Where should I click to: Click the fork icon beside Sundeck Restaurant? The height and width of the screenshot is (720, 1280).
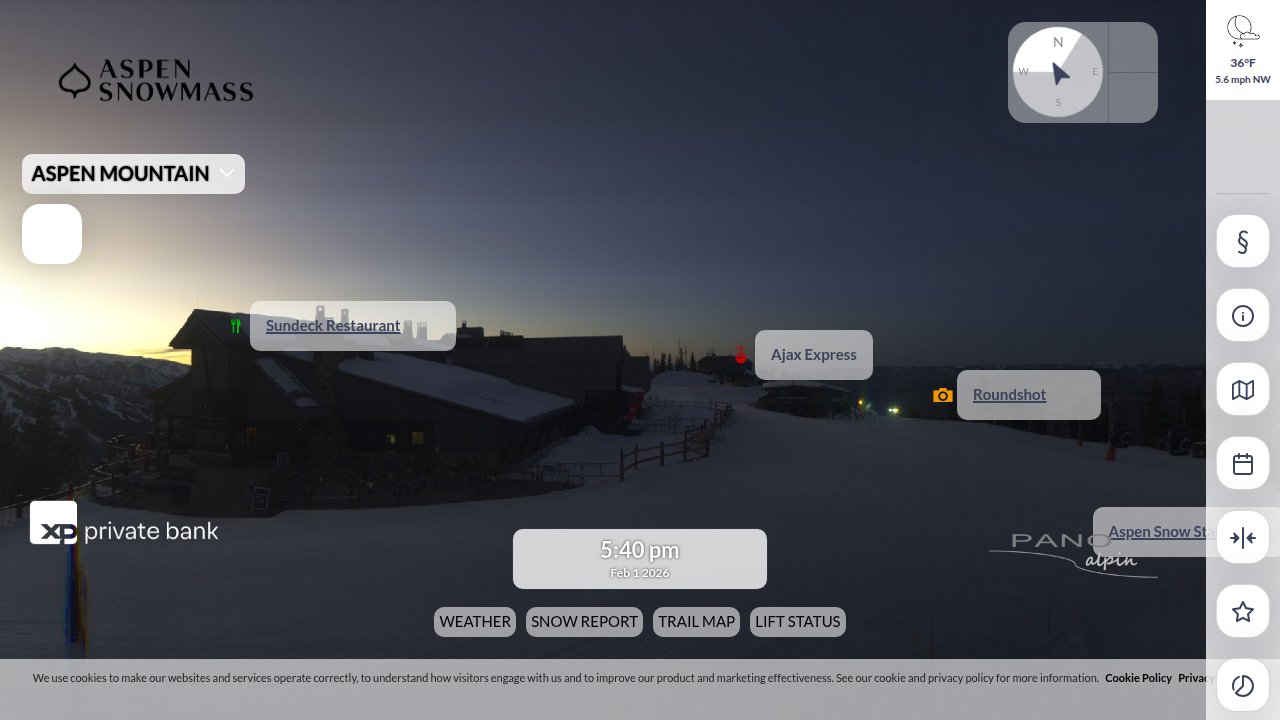pyautogui.click(x=236, y=325)
